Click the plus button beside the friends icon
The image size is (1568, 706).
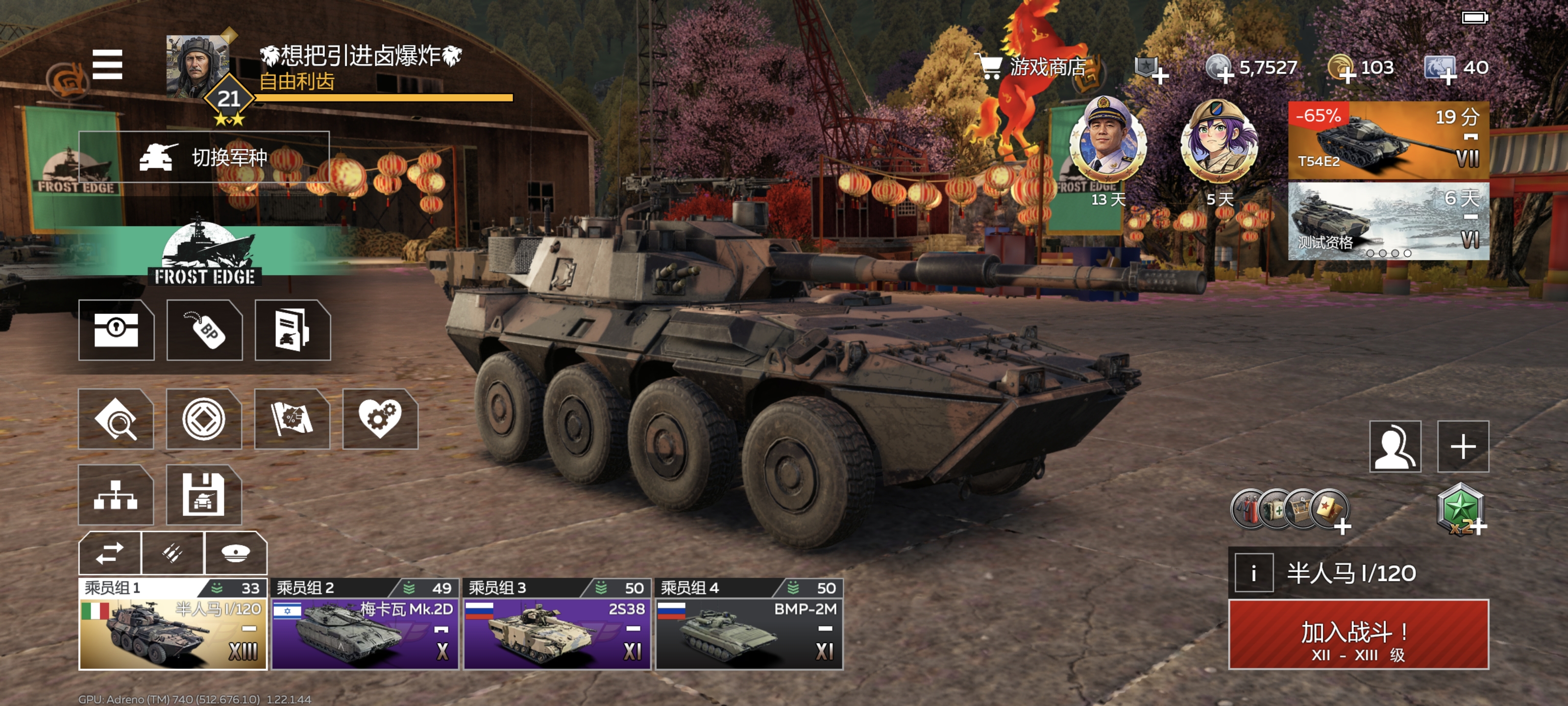[1463, 447]
